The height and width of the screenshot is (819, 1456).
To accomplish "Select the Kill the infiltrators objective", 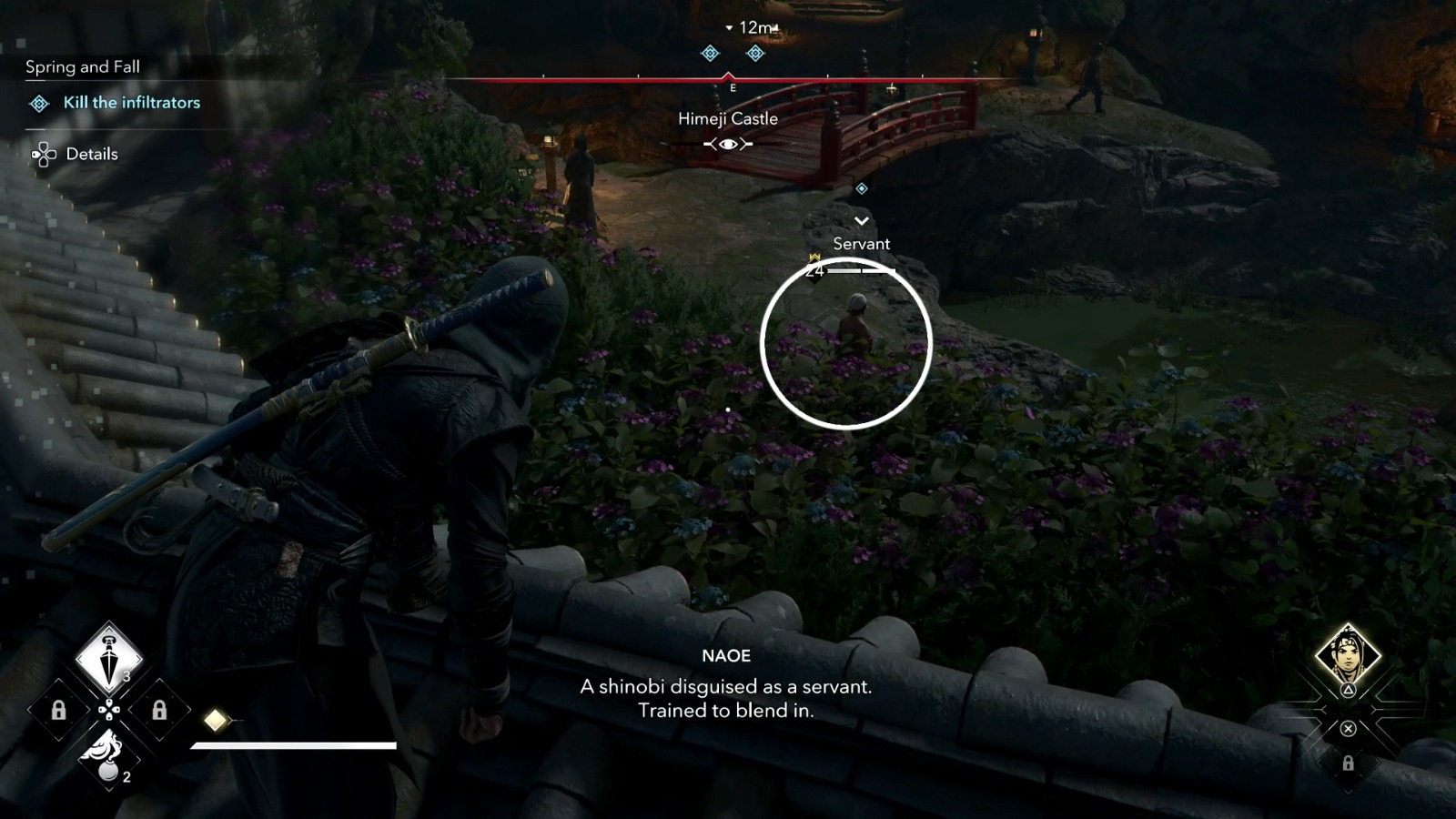I will 130,103.
